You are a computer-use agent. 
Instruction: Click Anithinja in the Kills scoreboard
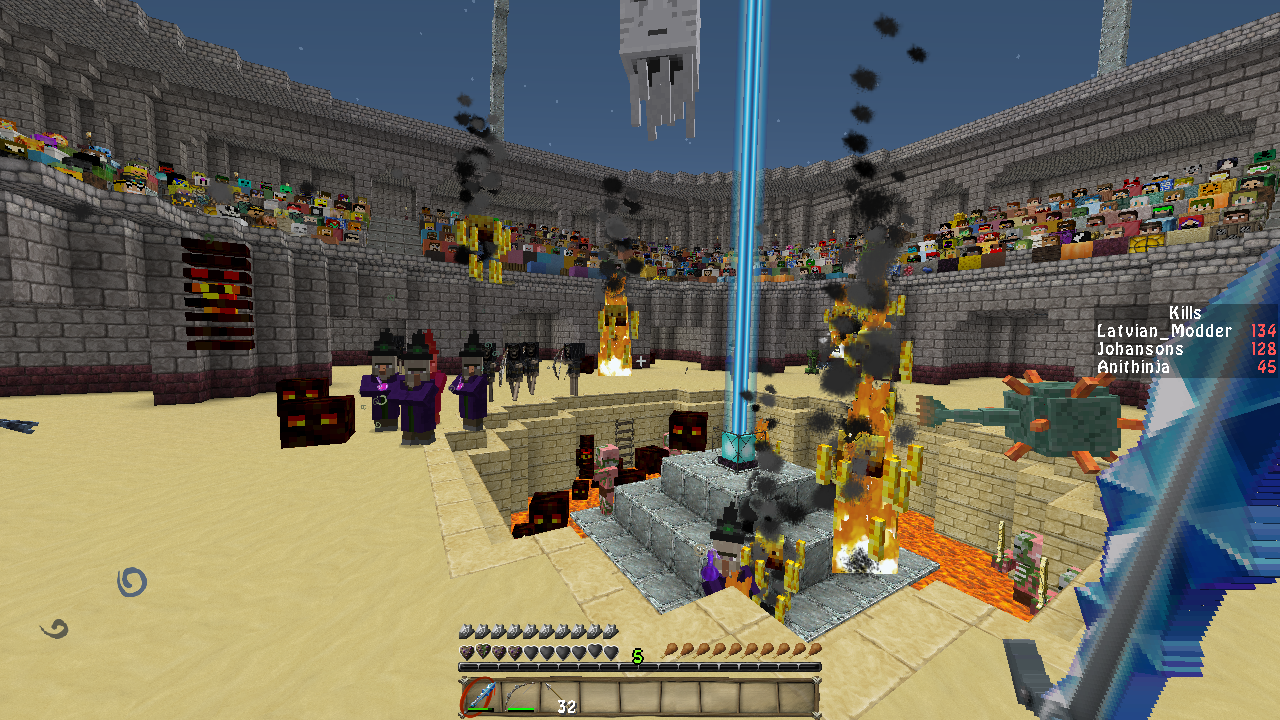click(1133, 367)
